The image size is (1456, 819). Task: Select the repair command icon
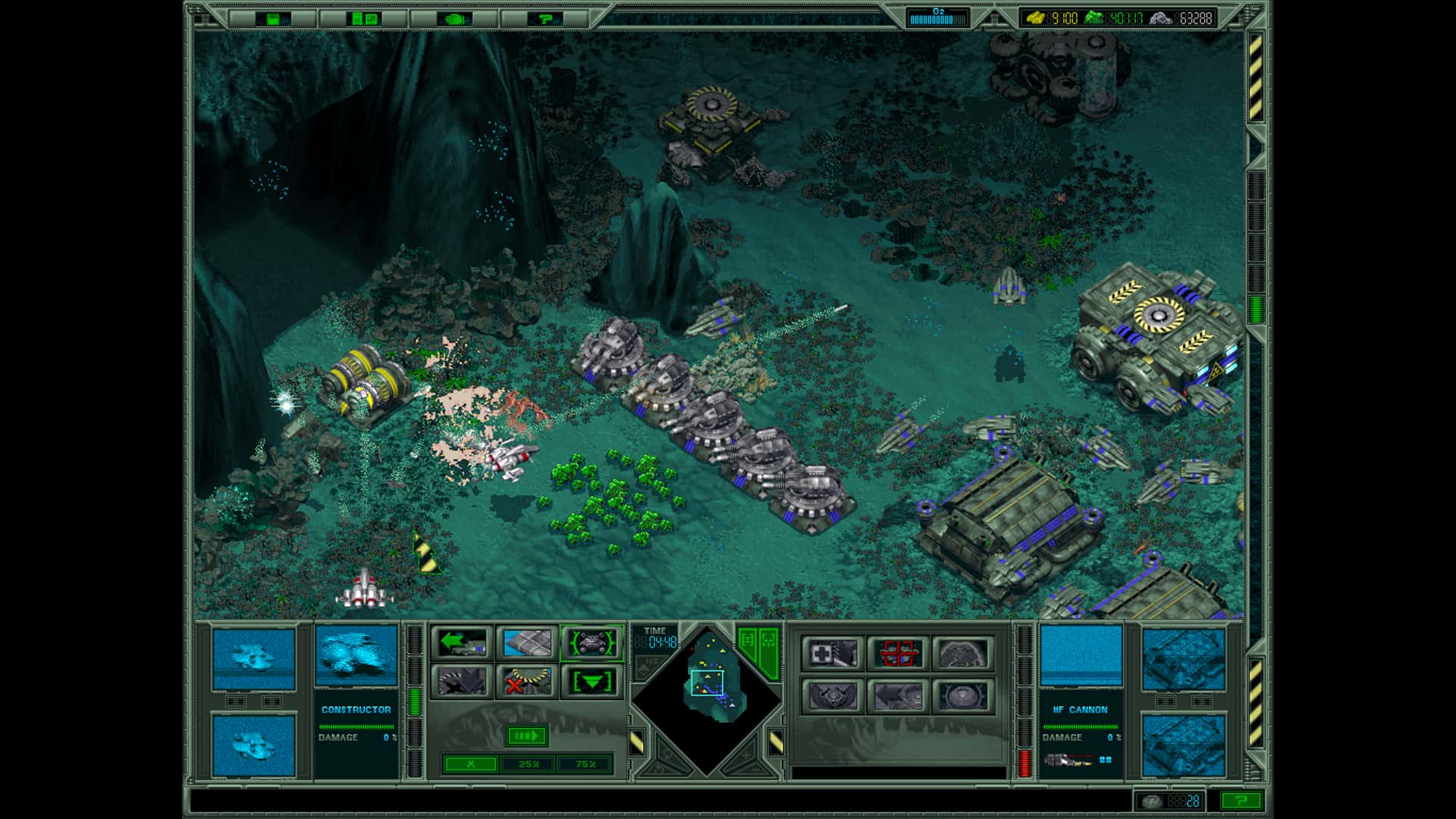(x=833, y=654)
